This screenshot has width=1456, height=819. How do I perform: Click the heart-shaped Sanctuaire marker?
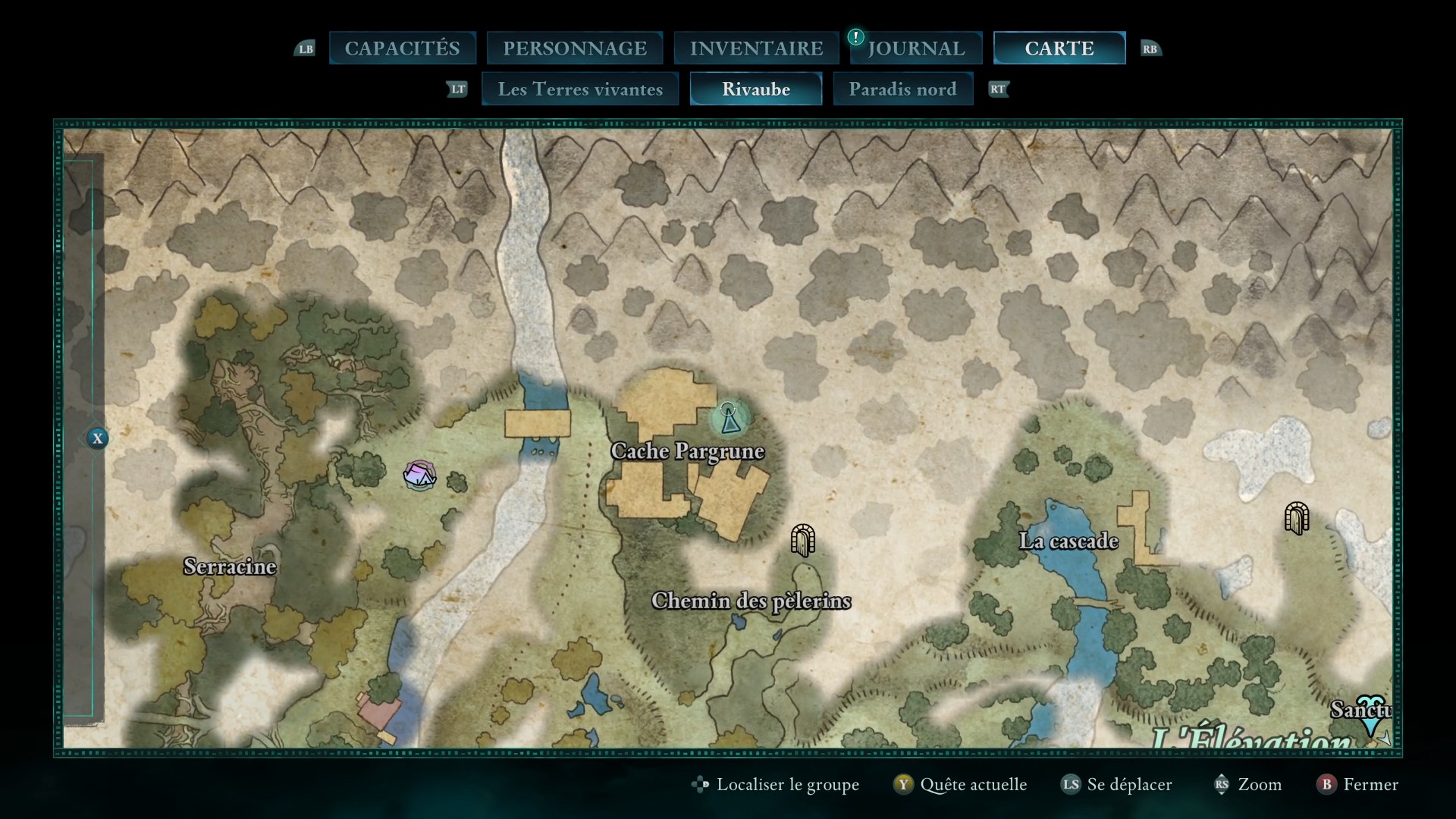click(x=1370, y=713)
